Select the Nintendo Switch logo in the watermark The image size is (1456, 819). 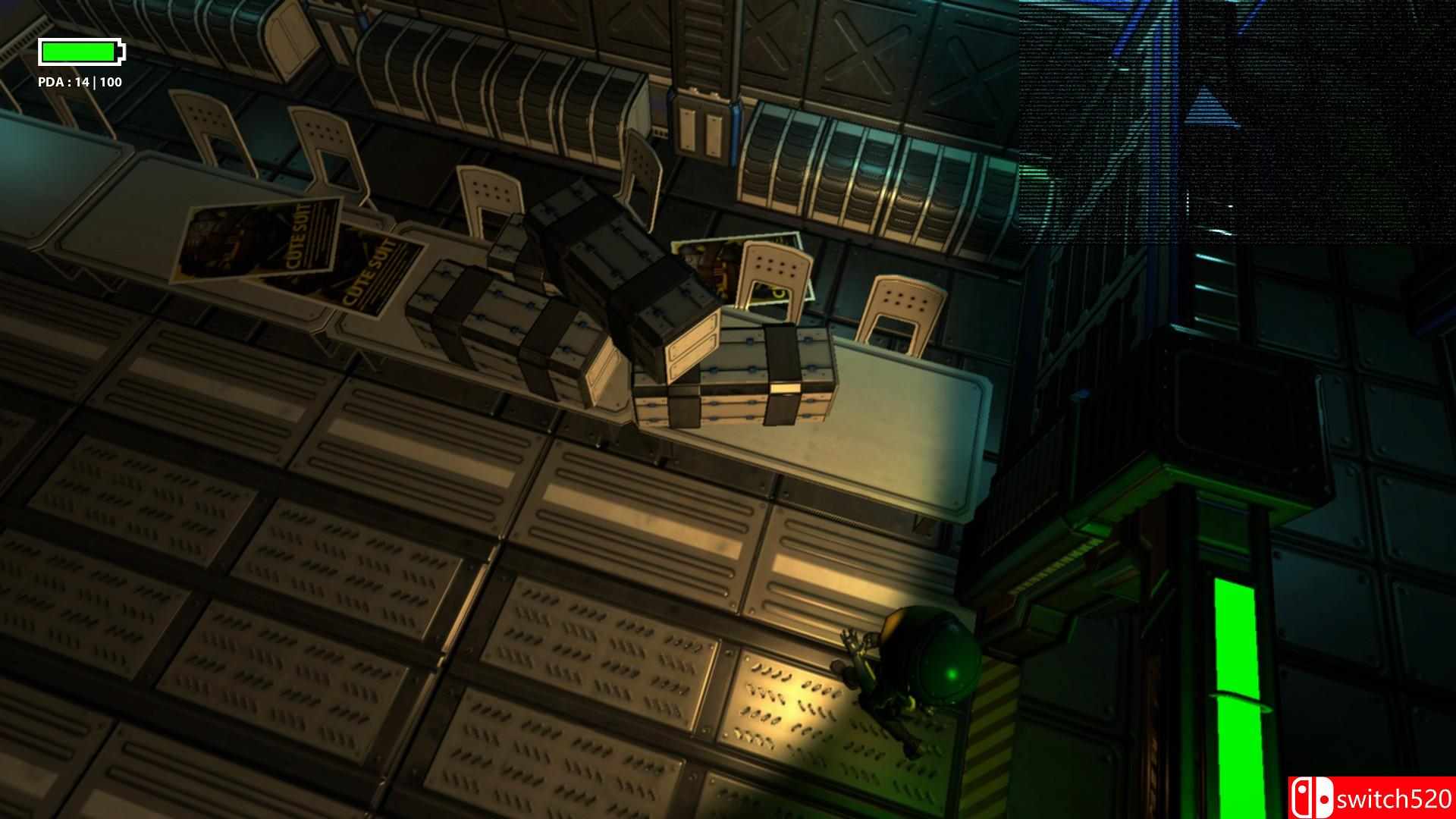(1312, 799)
